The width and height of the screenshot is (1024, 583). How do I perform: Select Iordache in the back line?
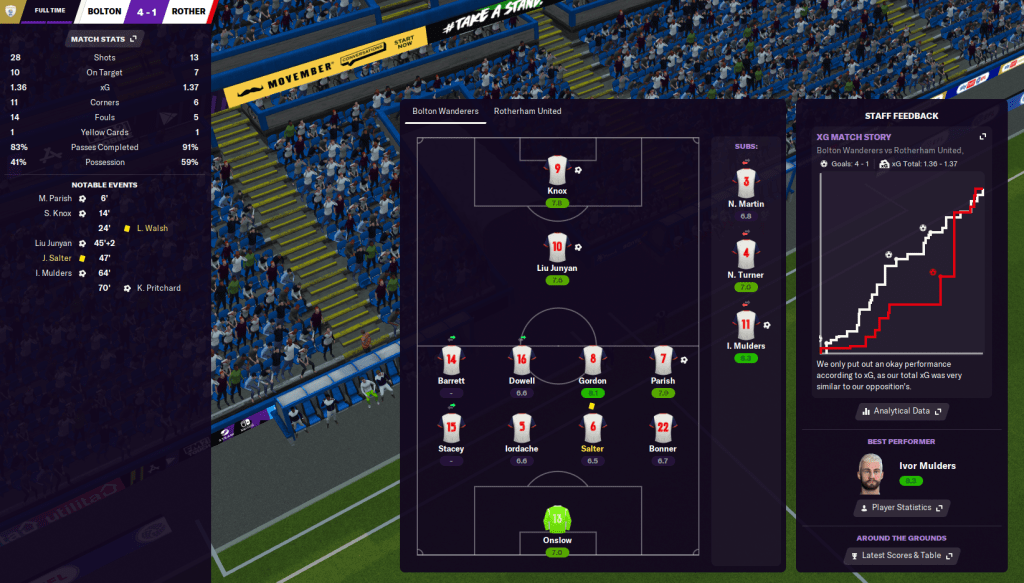(x=521, y=427)
